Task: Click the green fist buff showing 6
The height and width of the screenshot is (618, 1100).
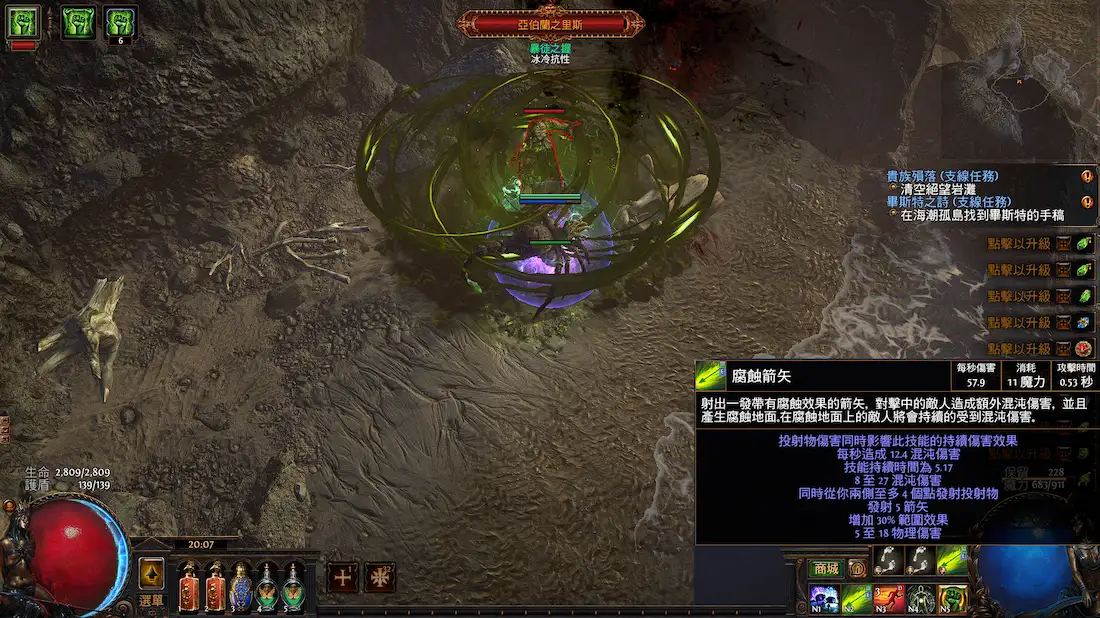Action: (x=120, y=22)
